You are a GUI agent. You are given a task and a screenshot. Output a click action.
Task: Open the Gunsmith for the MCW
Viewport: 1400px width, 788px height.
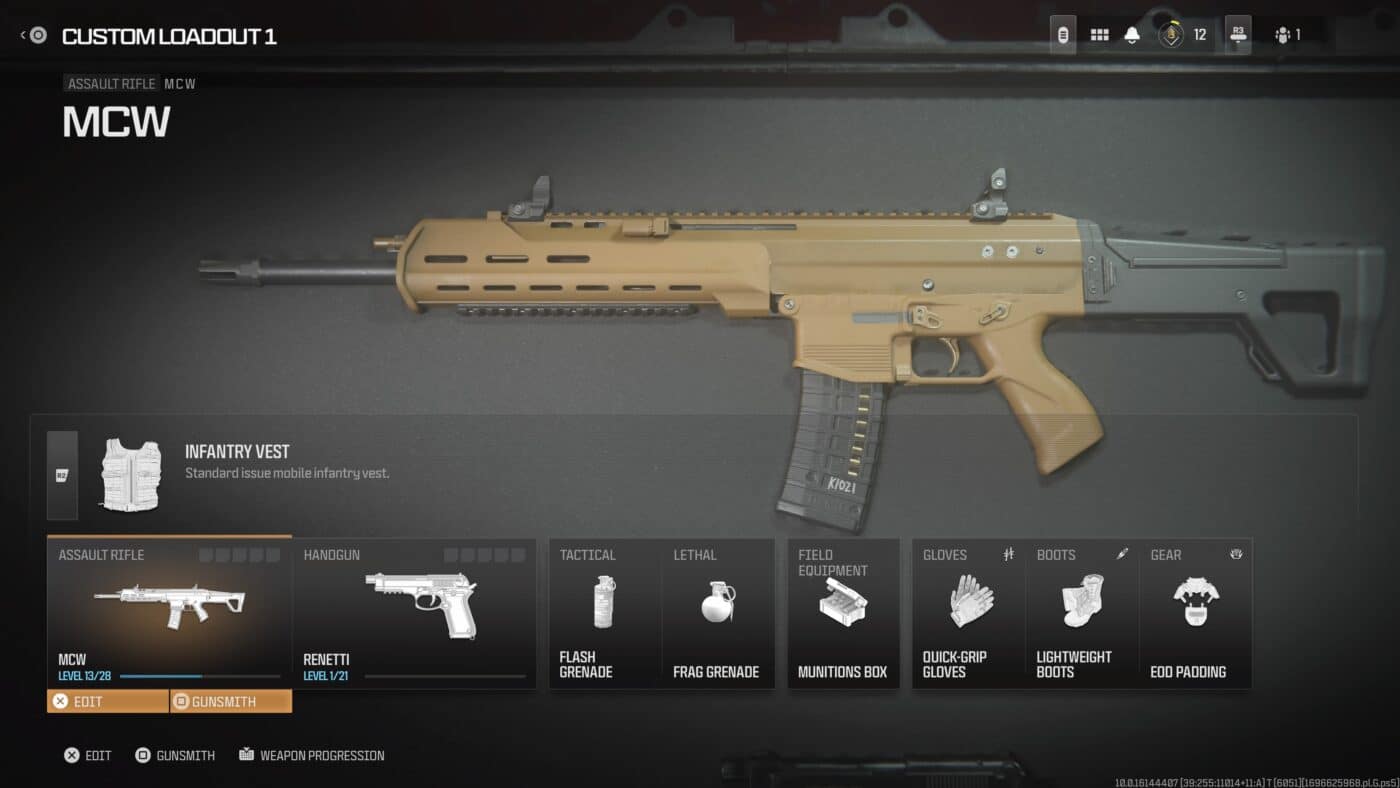click(x=230, y=701)
